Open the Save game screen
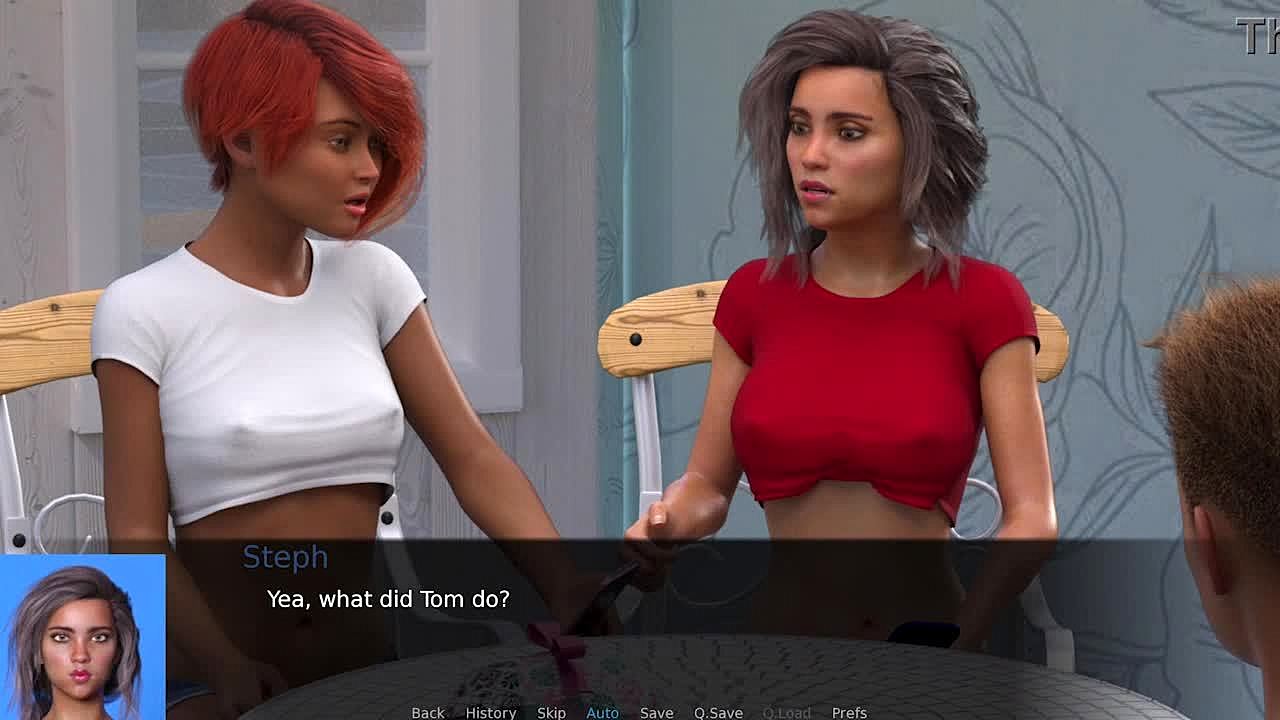 [x=656, y=712]
